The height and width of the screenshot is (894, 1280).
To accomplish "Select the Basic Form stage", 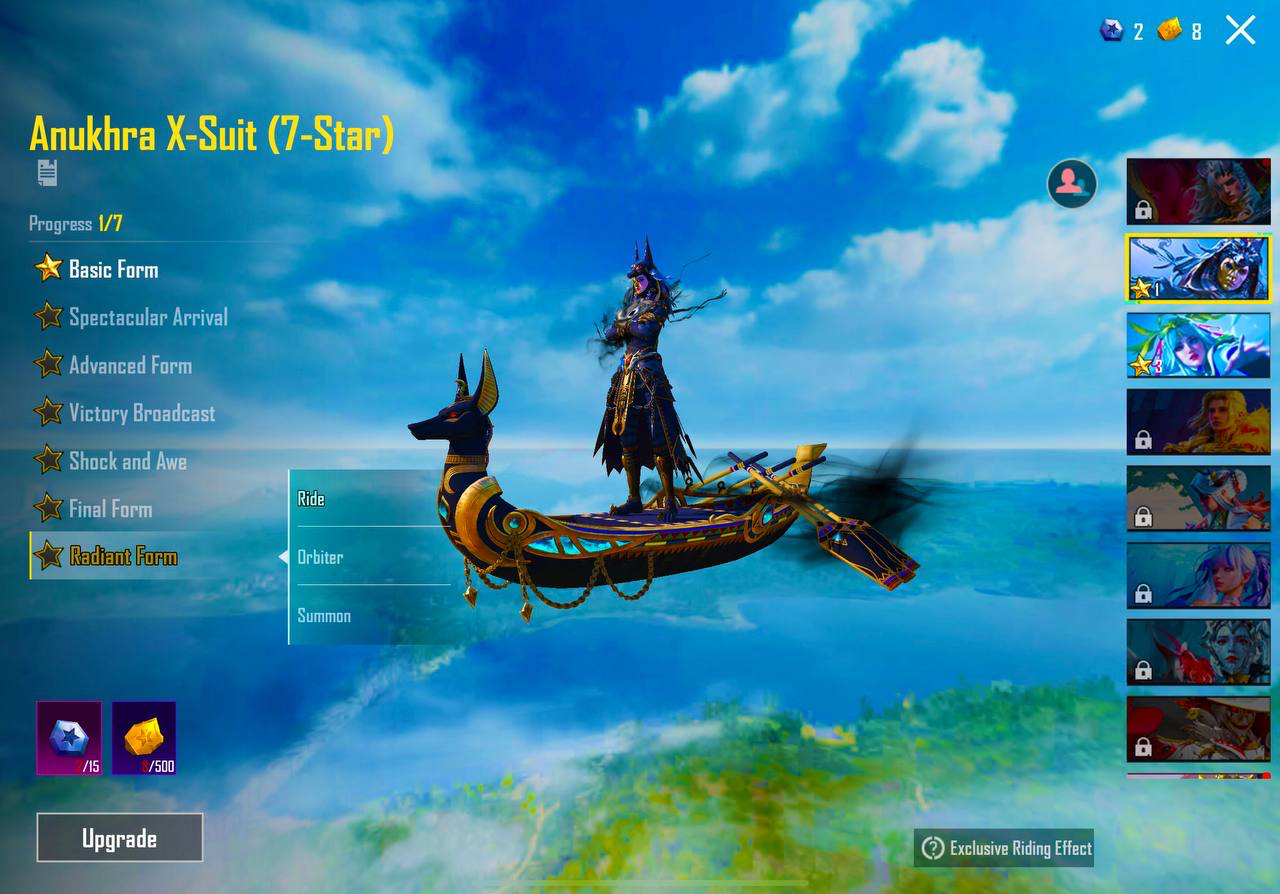I will click(112, 269).
